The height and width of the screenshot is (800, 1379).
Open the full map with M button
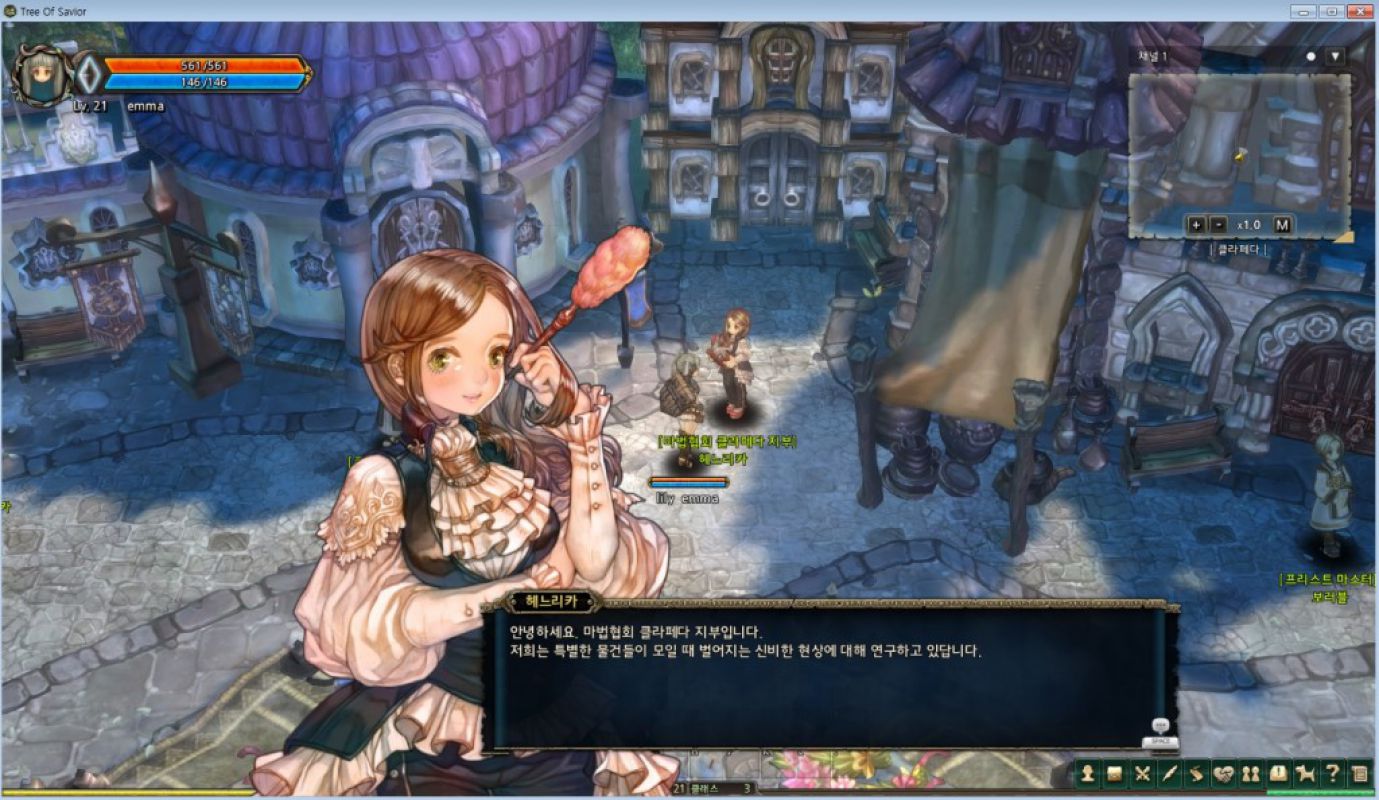pos(1282,225)
